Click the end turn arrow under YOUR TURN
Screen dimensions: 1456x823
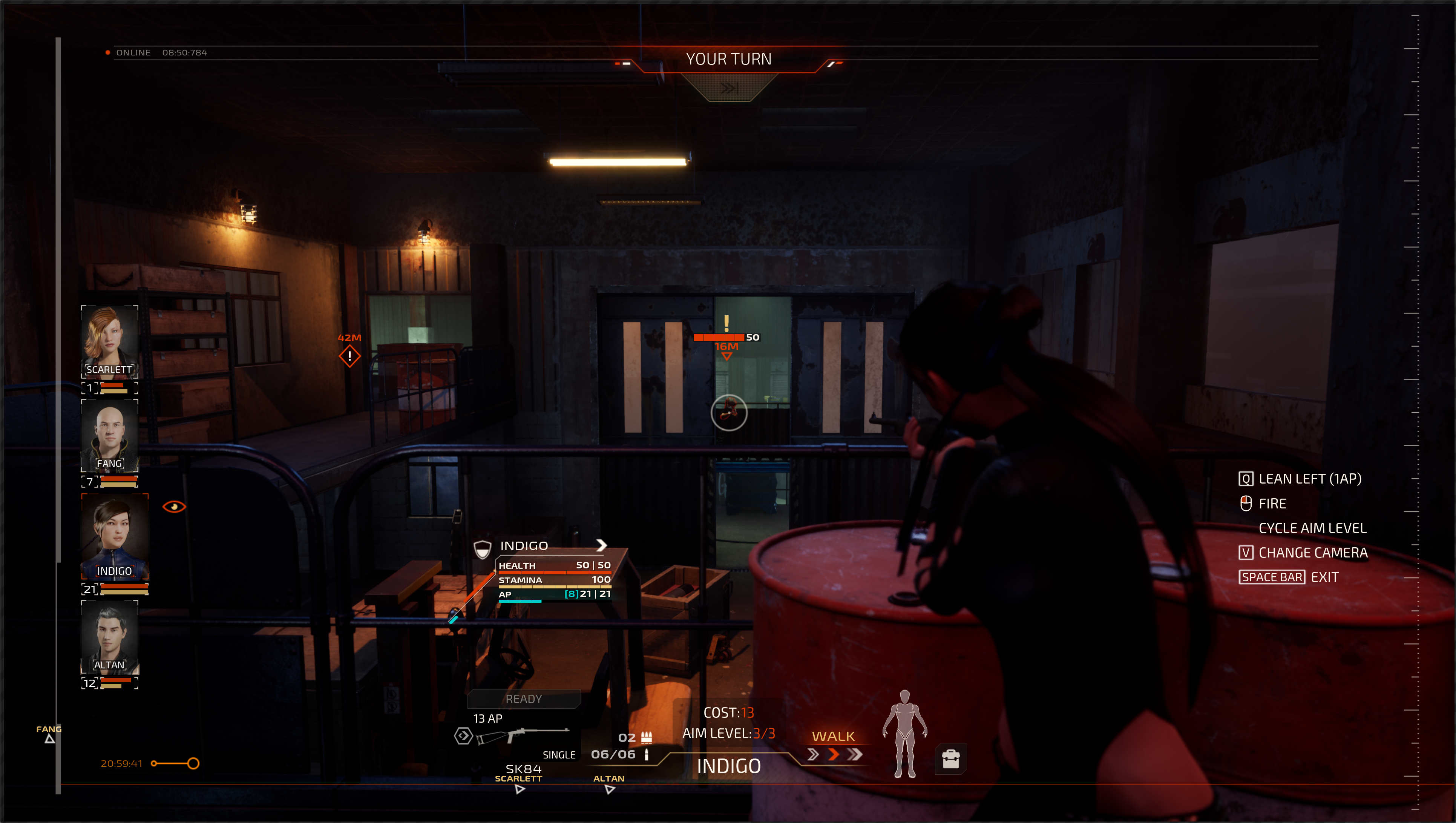pos(728,88)
